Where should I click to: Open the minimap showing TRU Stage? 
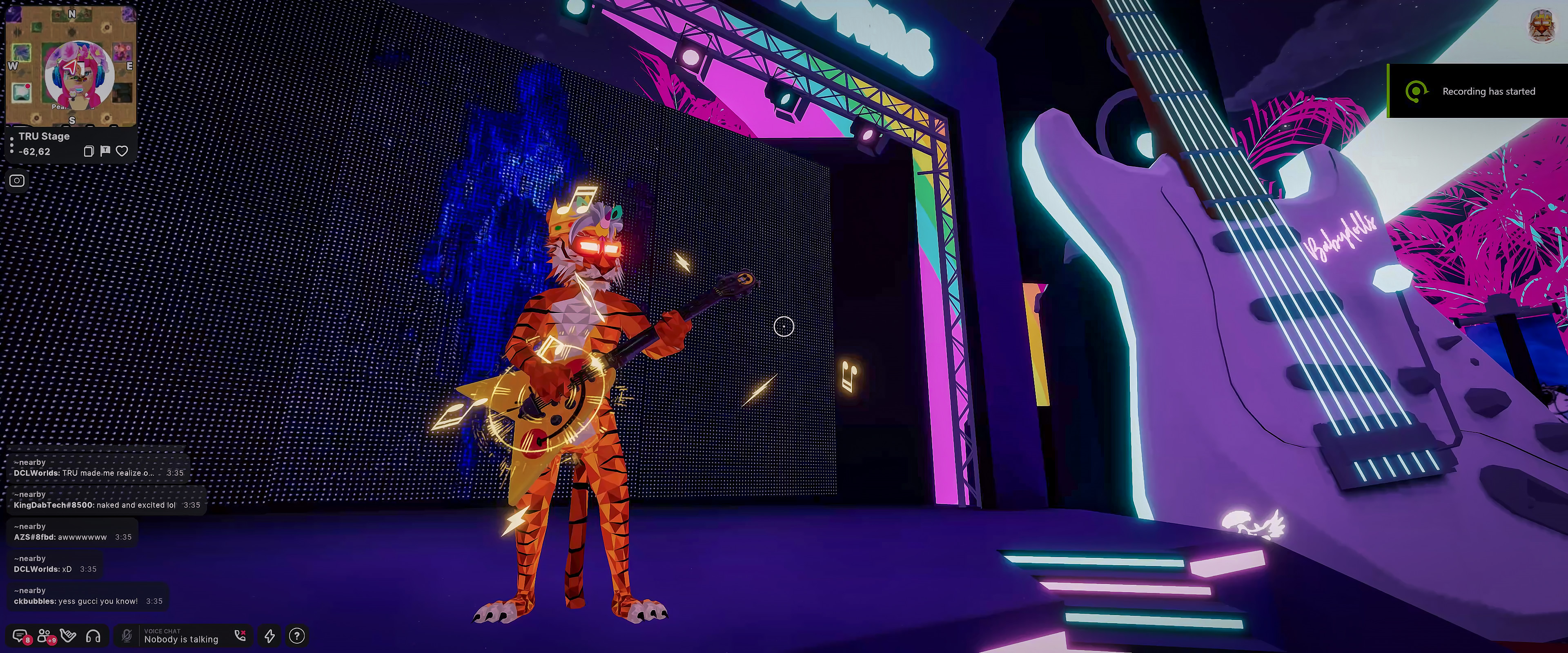(71, 66)
